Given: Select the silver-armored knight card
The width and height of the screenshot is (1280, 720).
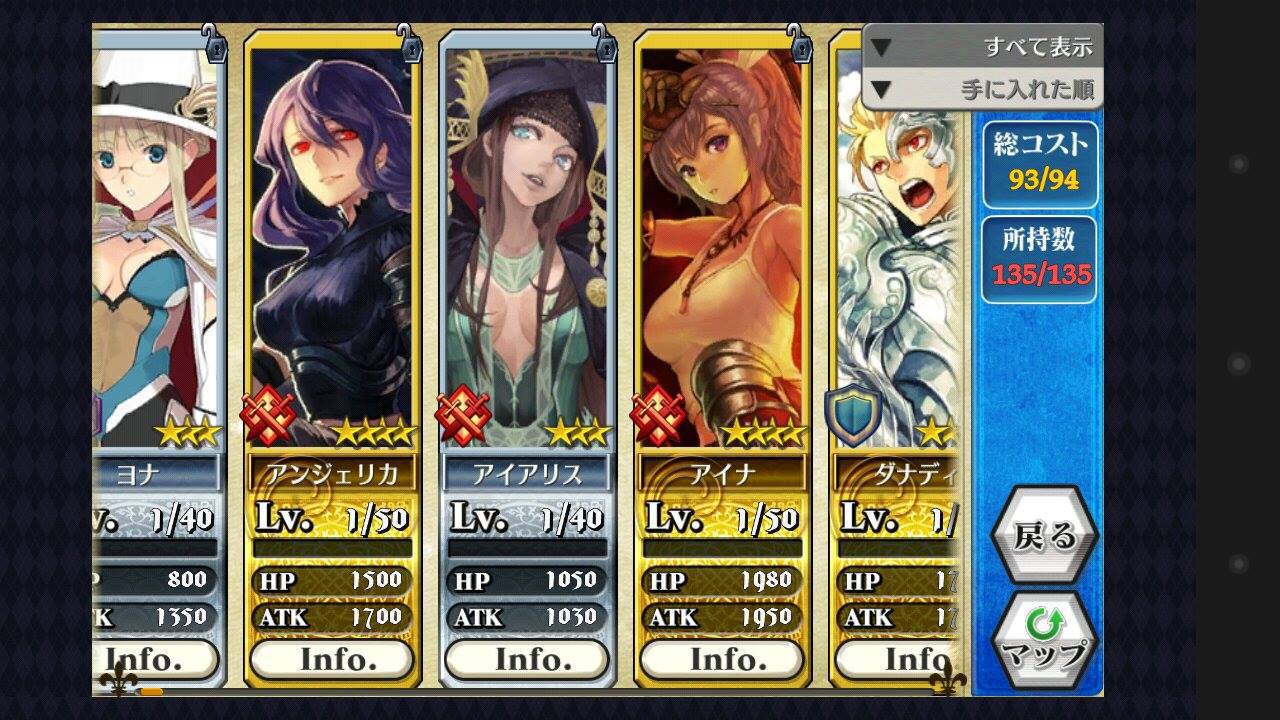Looking at the screenshot, I should click(x=895, y=250).
